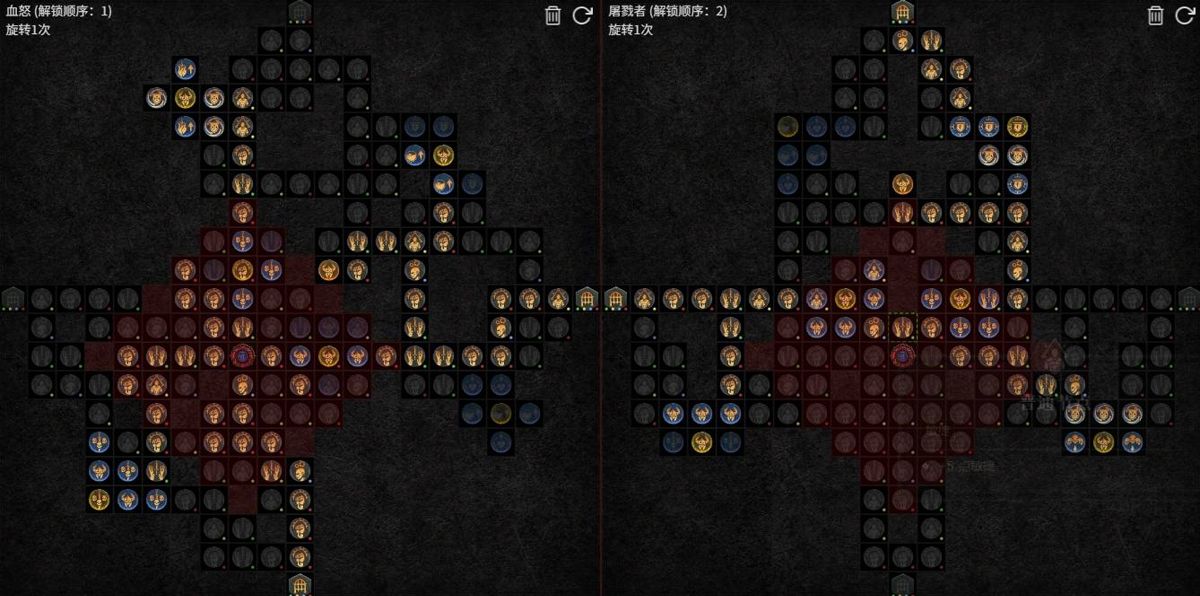Click the top gate node of 血怒 board

click(x=299, y=12)
